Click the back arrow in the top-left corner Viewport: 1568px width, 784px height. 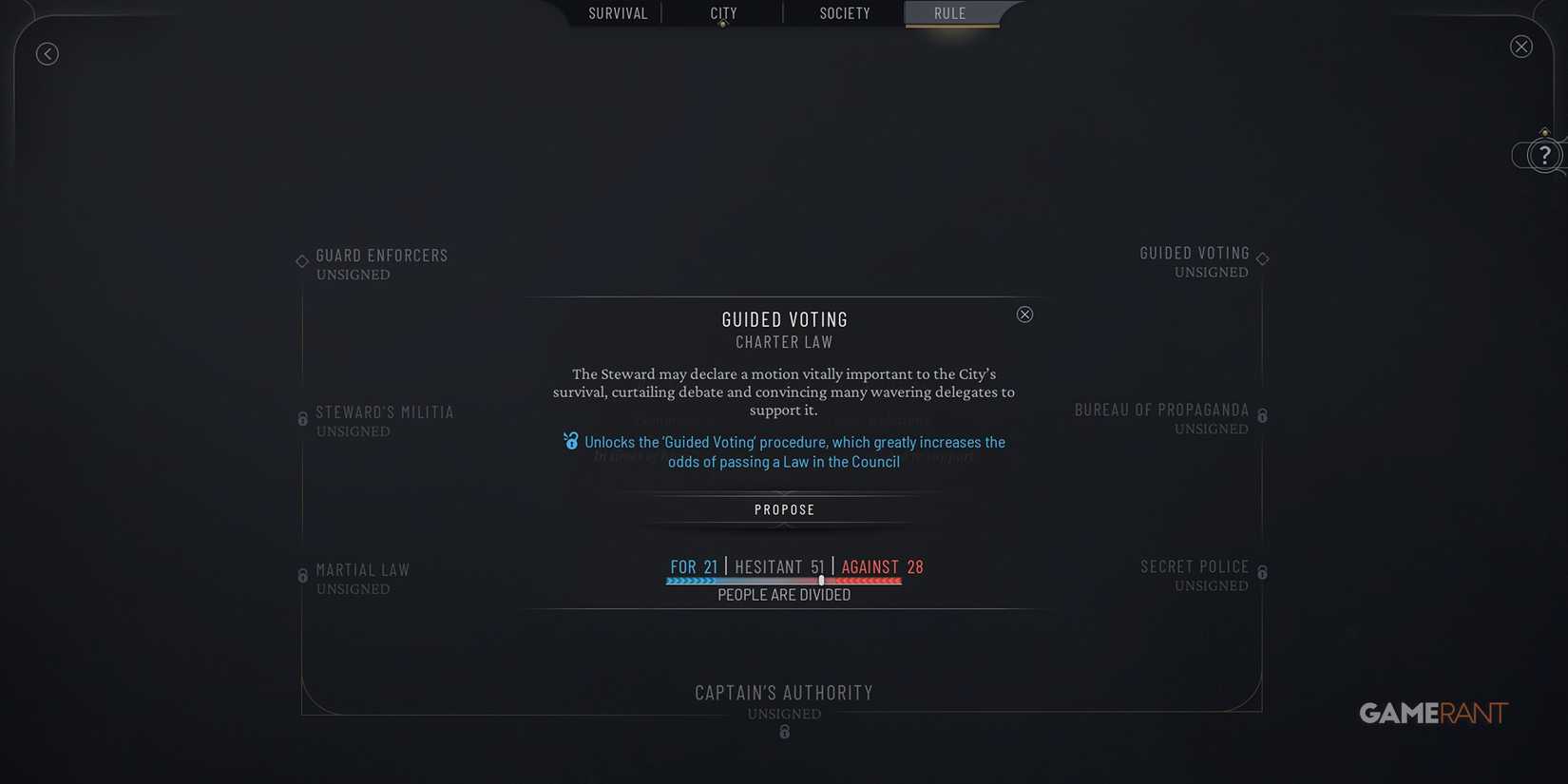point(48,53)
